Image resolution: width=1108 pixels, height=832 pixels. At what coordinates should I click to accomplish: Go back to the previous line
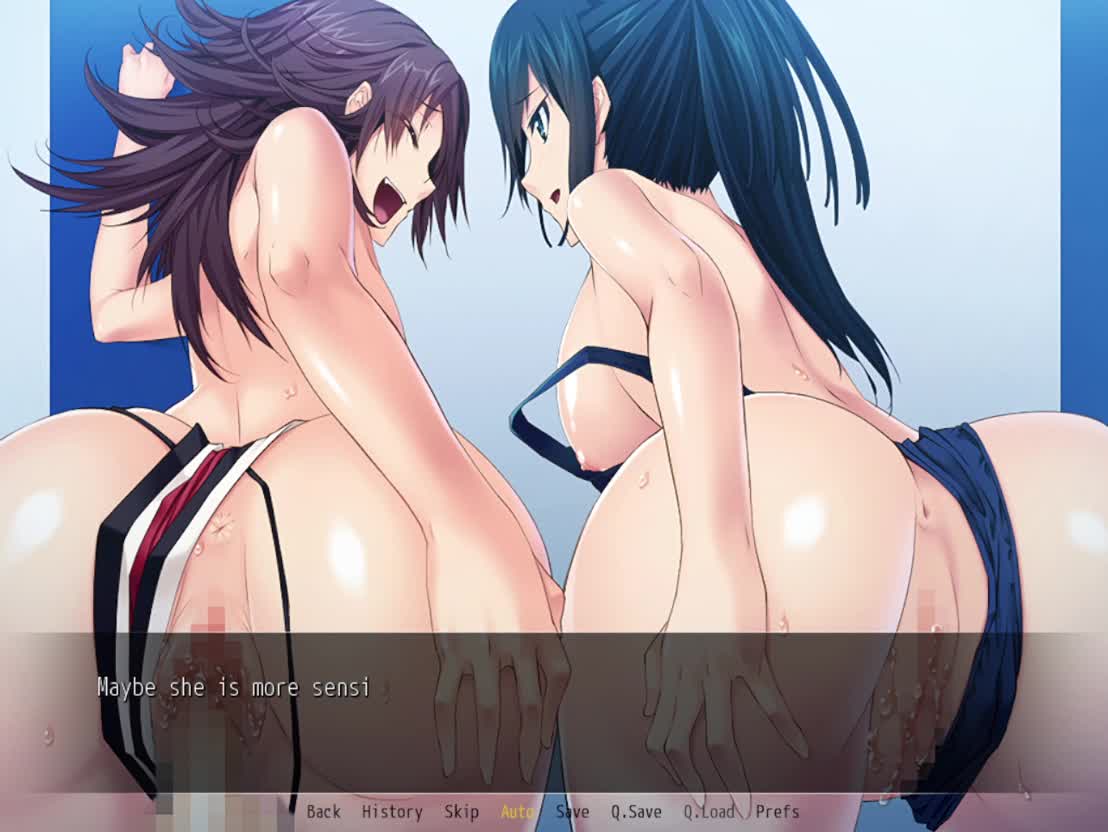point(323,812)
